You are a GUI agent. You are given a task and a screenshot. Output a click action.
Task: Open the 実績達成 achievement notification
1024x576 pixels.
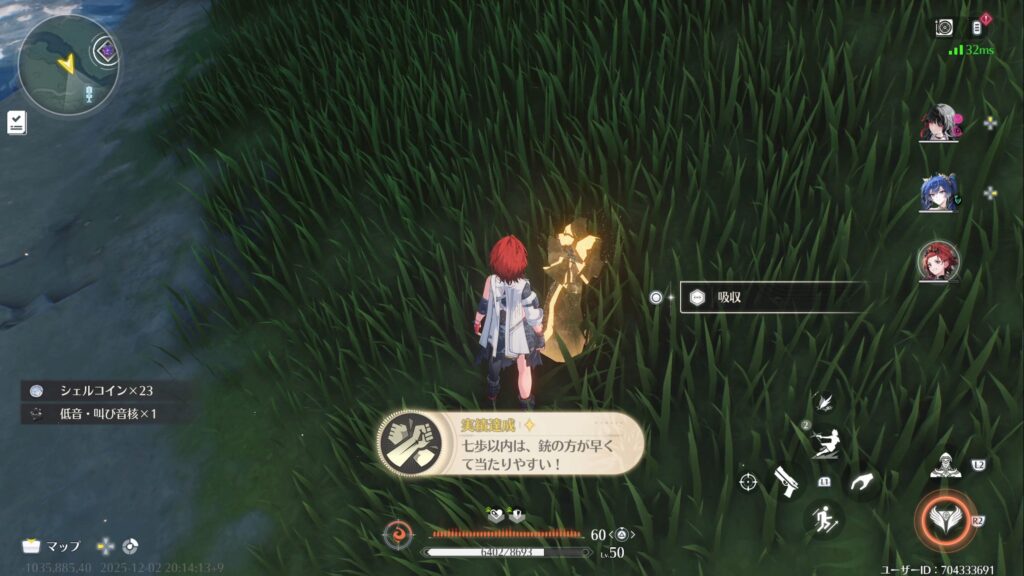(x=510, y=442)
